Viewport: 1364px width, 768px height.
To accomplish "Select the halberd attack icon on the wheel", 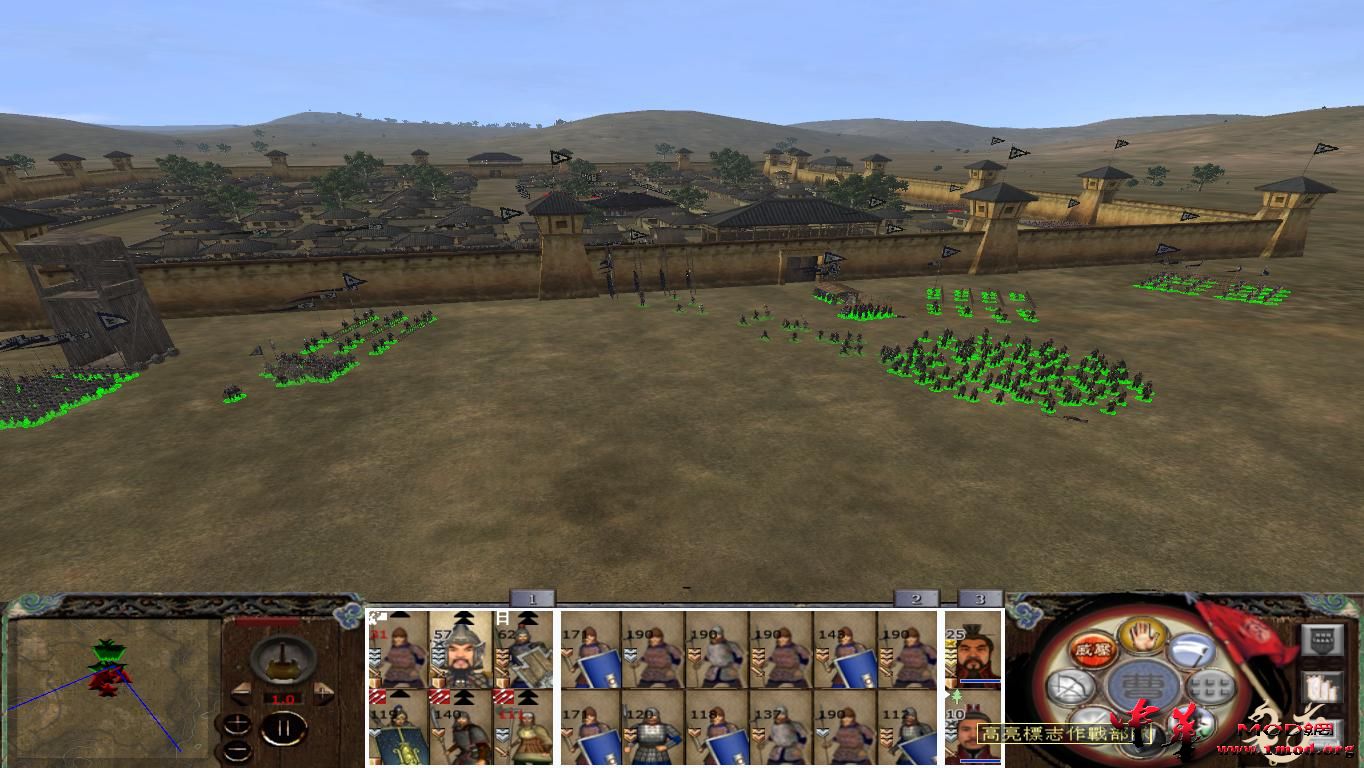I will tap(1192, 651).
